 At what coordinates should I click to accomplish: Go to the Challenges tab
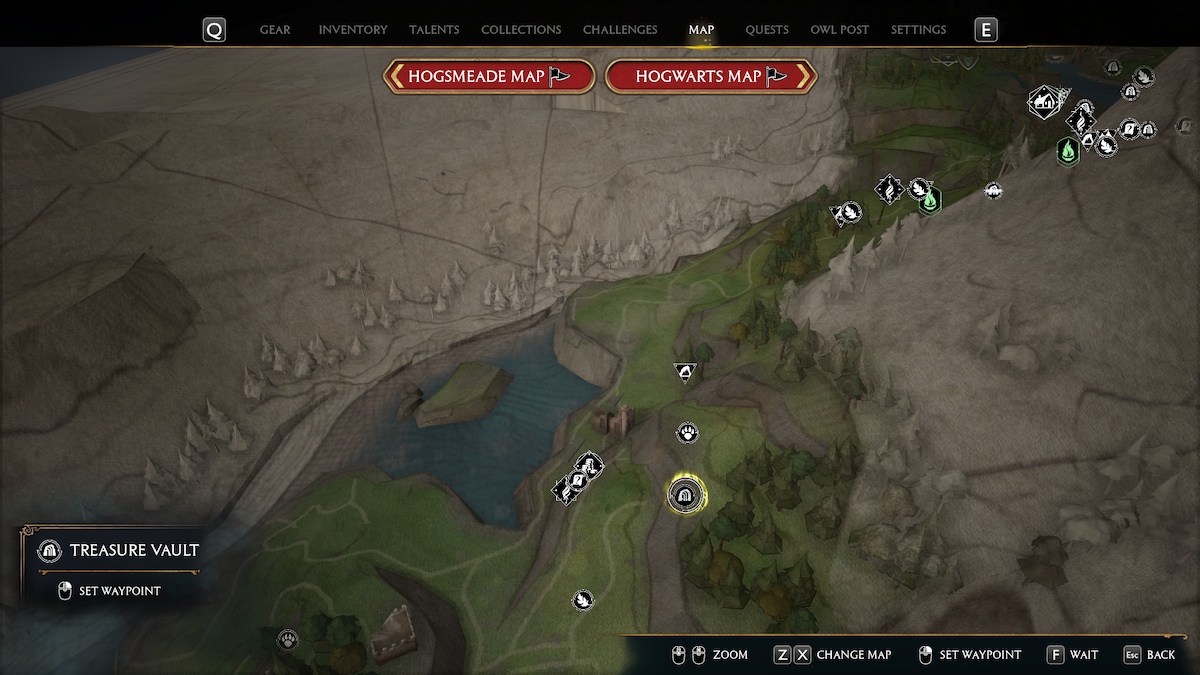[620, 30]
